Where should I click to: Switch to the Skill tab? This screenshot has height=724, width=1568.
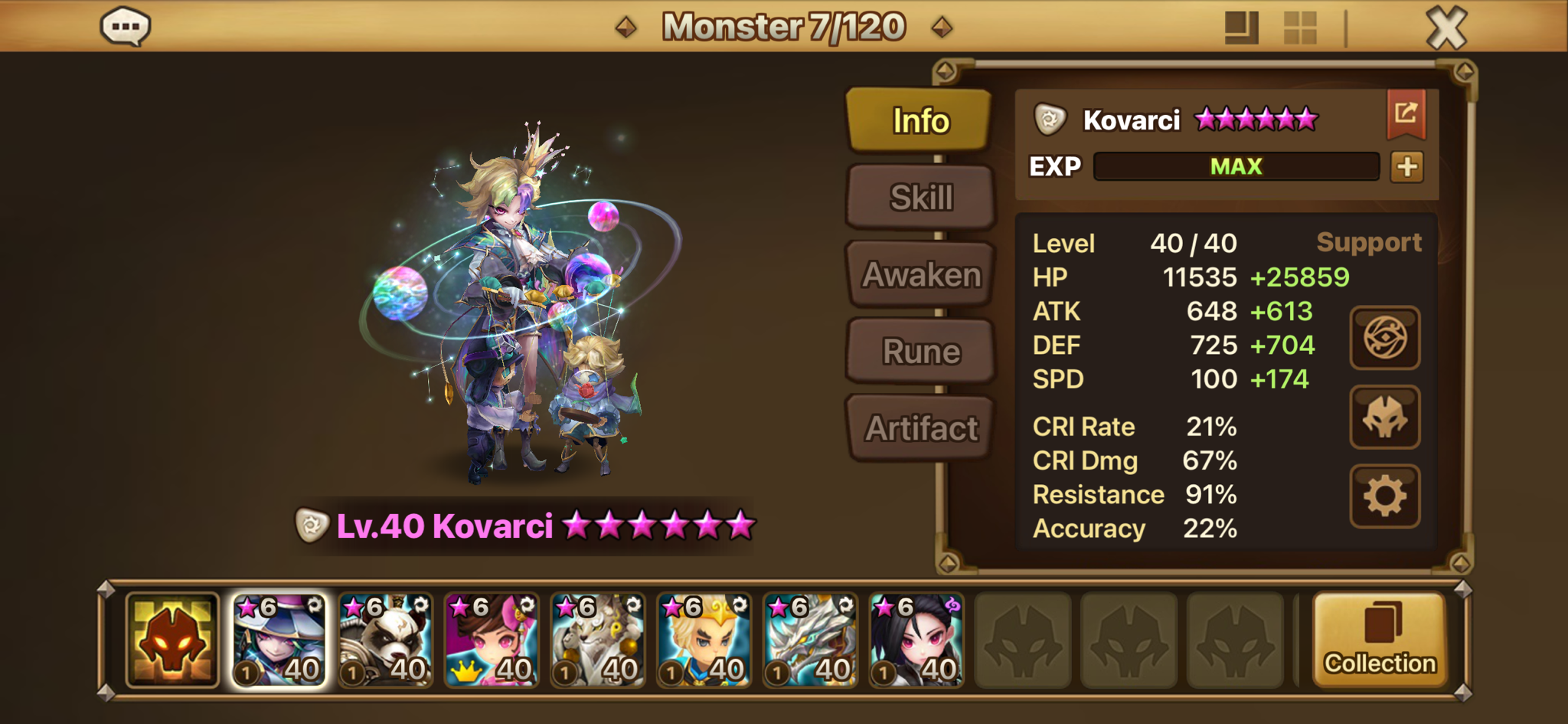[x=921, y=198]
